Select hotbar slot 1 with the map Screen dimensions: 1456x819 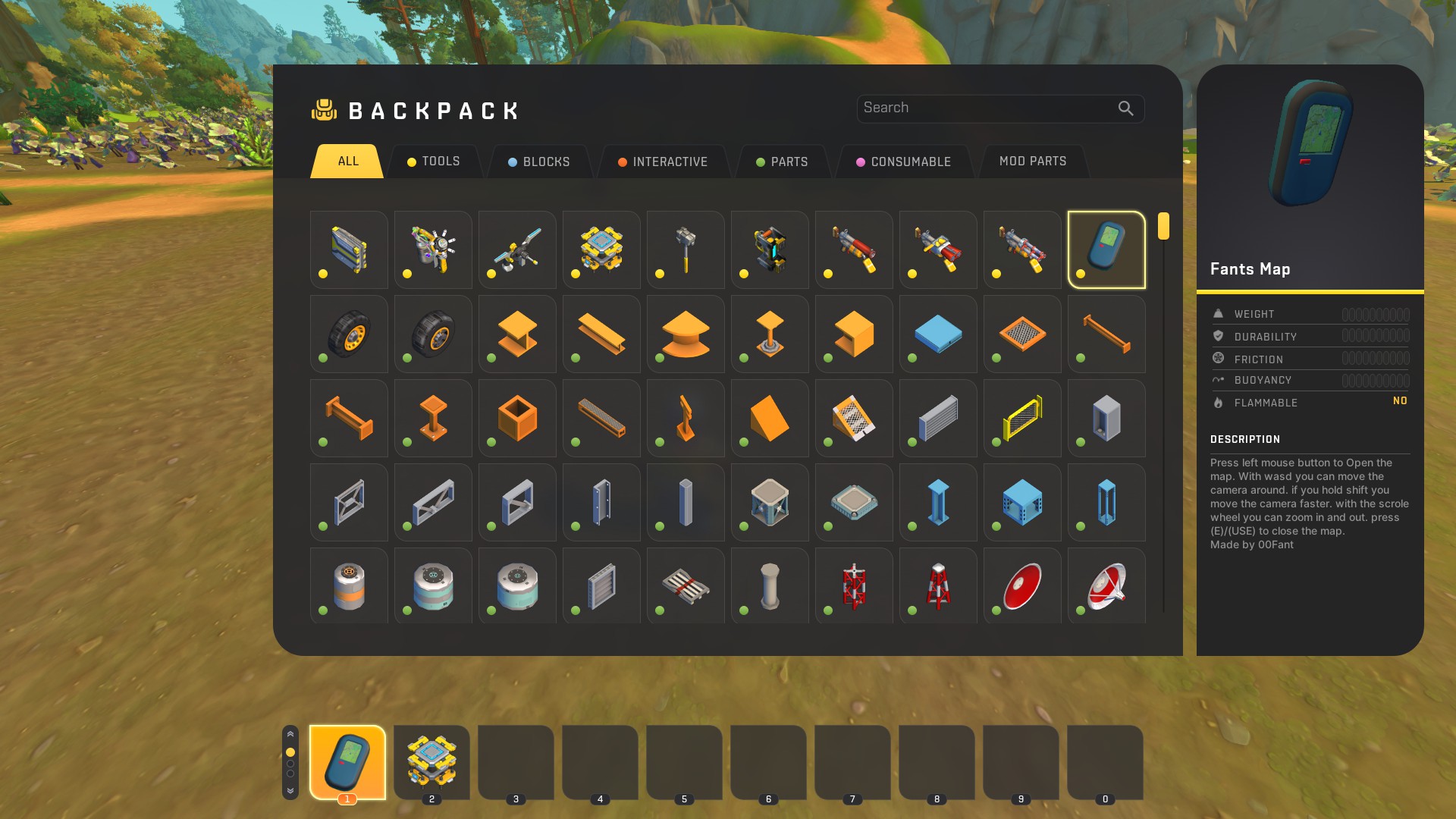(x=347, y=761)
